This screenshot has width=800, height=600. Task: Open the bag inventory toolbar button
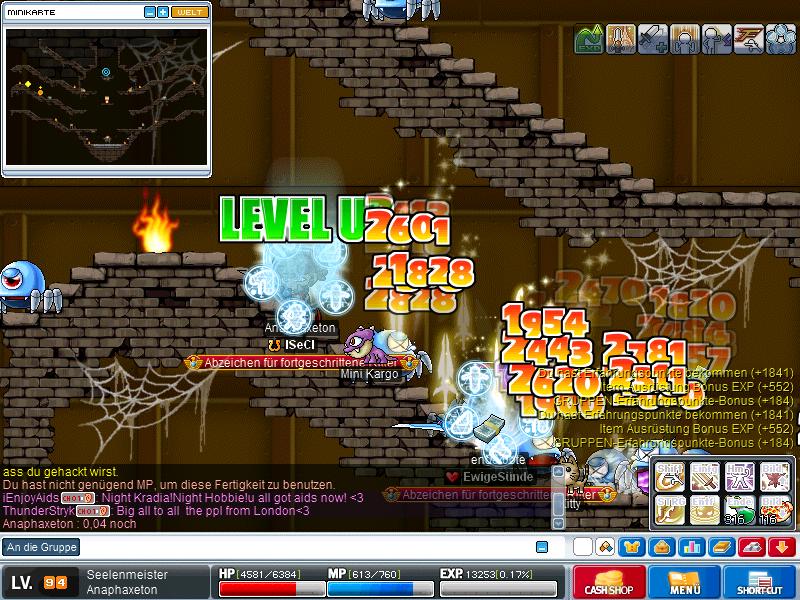tap(662, 547)
